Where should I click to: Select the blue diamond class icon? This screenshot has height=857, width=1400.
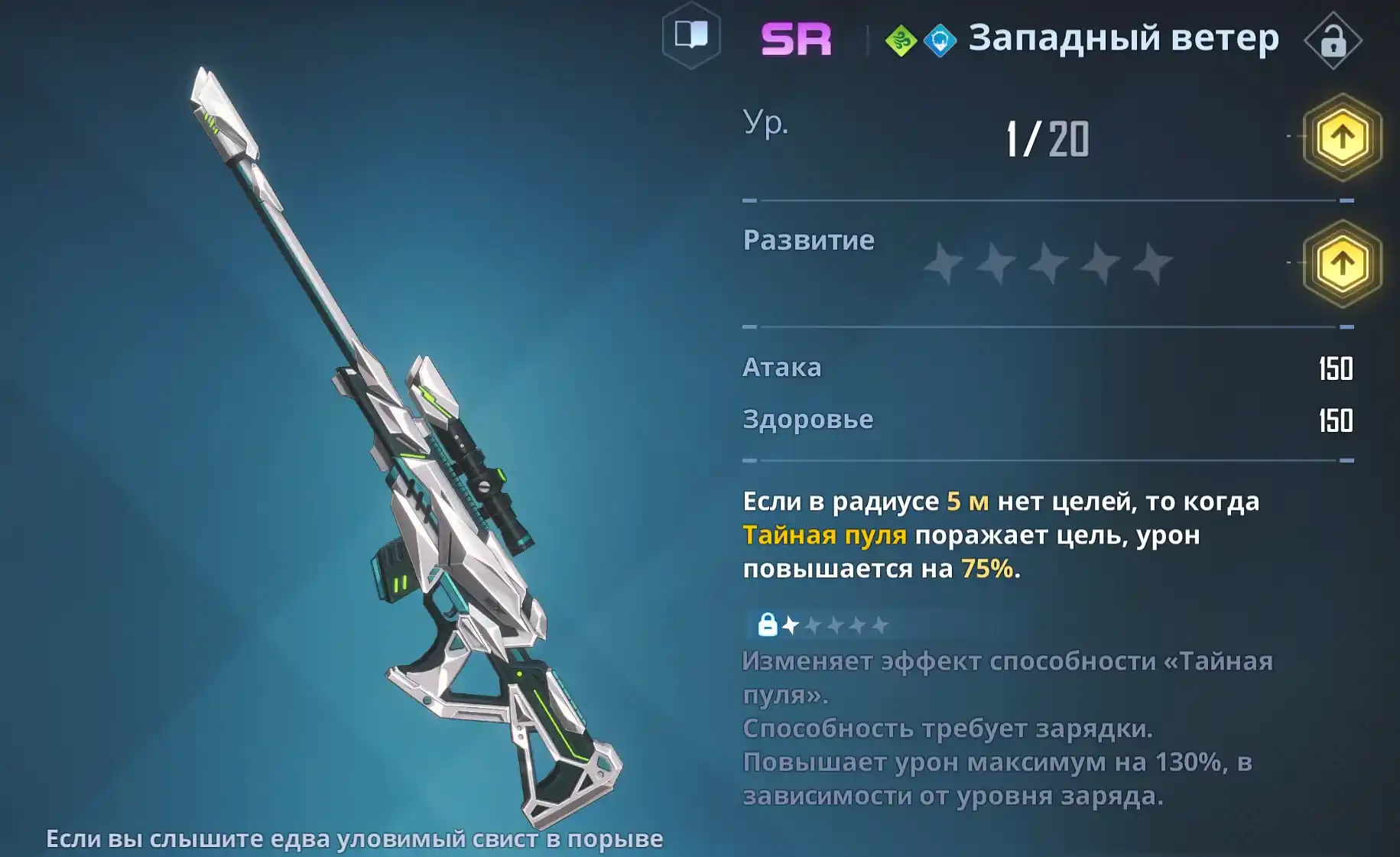940,41
